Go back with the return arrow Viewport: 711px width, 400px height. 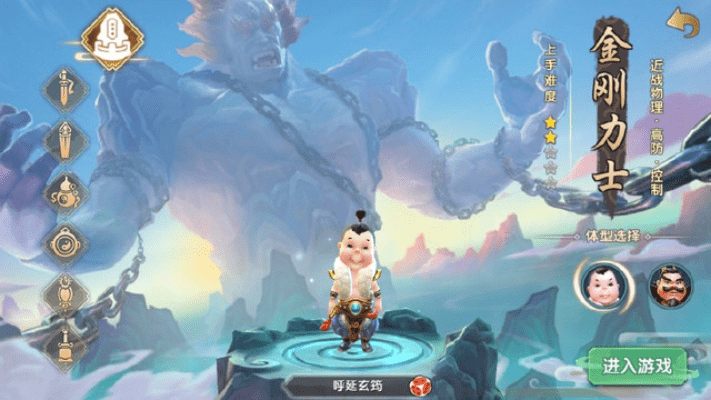coord(683,22)
